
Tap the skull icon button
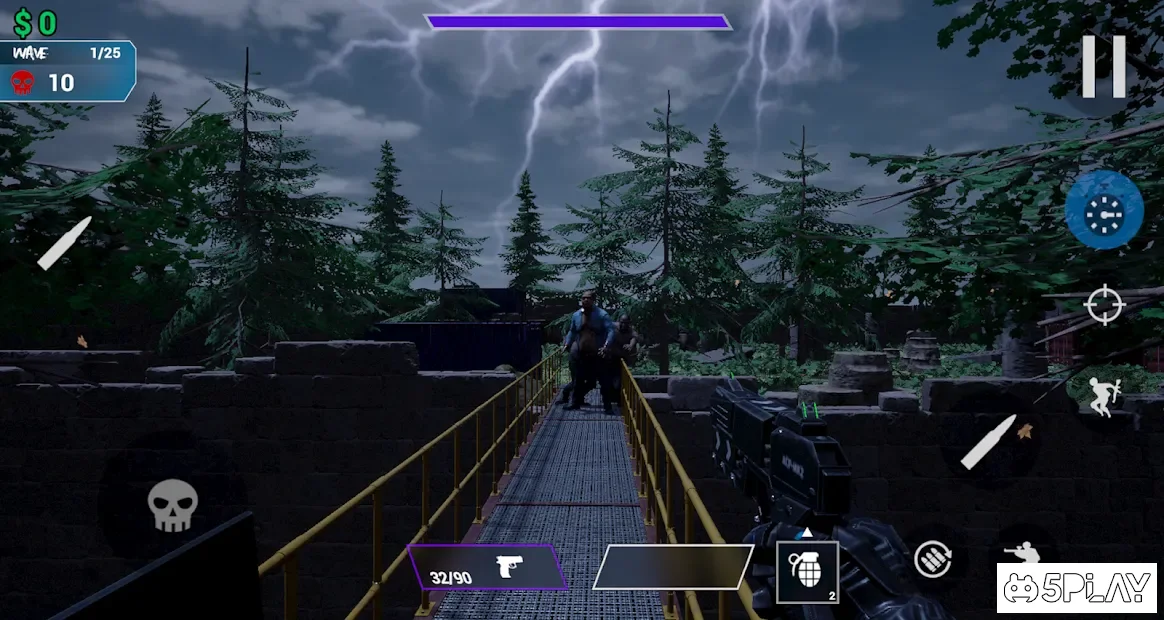pos(172,505)
